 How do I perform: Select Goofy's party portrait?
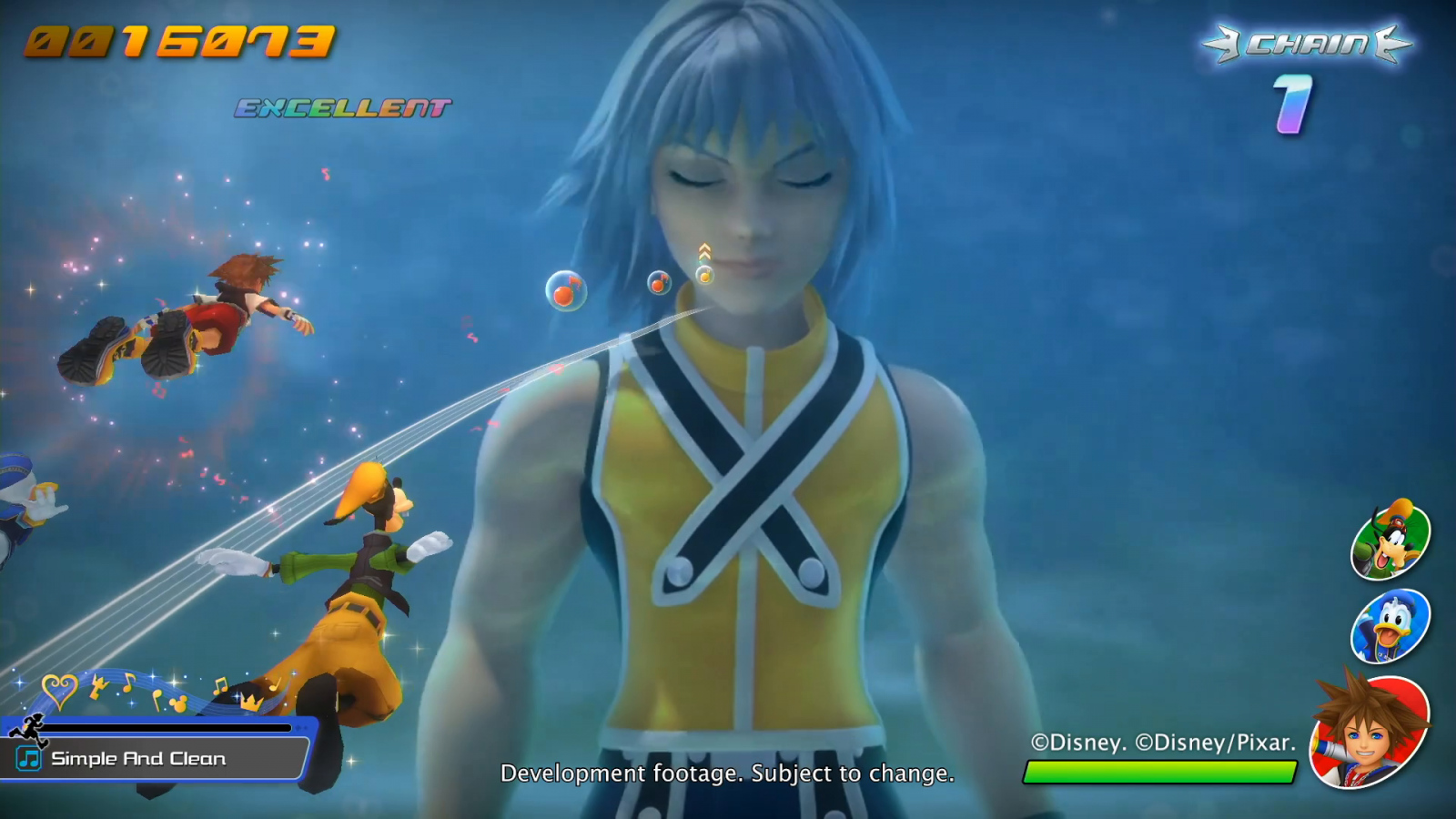(x=1390, y=541)
